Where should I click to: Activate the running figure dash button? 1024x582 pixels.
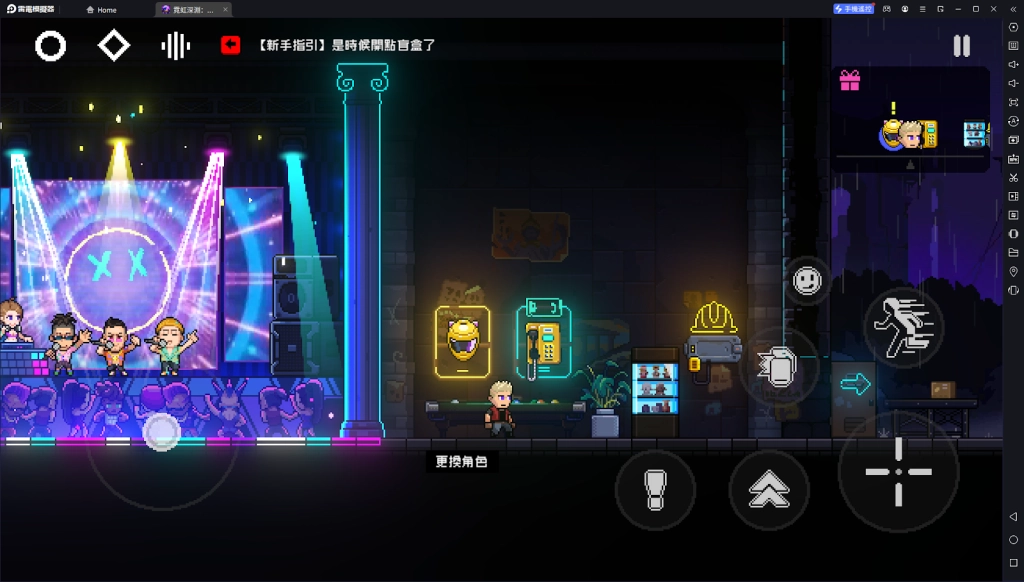(903, 326)
